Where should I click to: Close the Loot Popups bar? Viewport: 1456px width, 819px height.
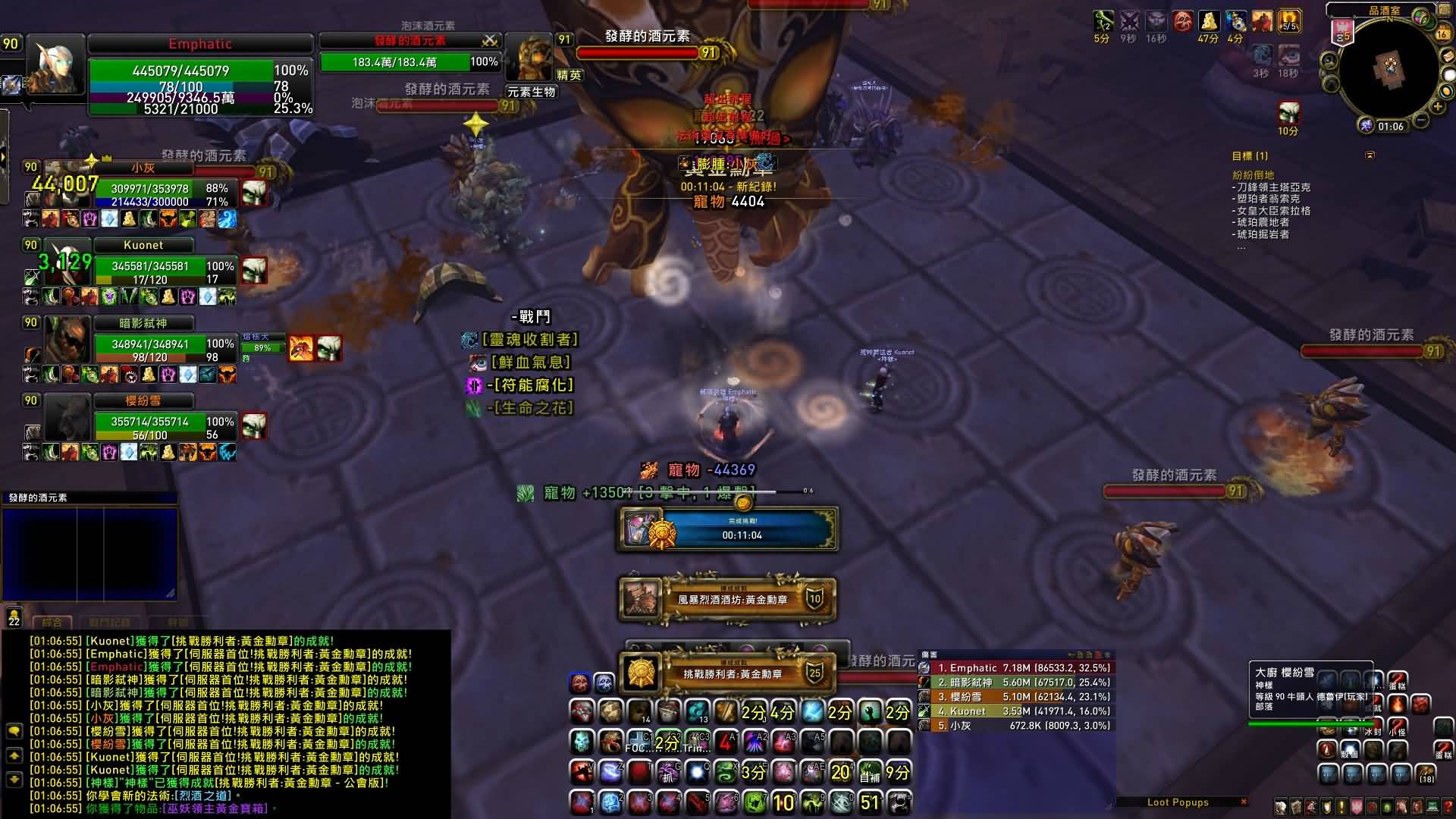(1243, 802)
